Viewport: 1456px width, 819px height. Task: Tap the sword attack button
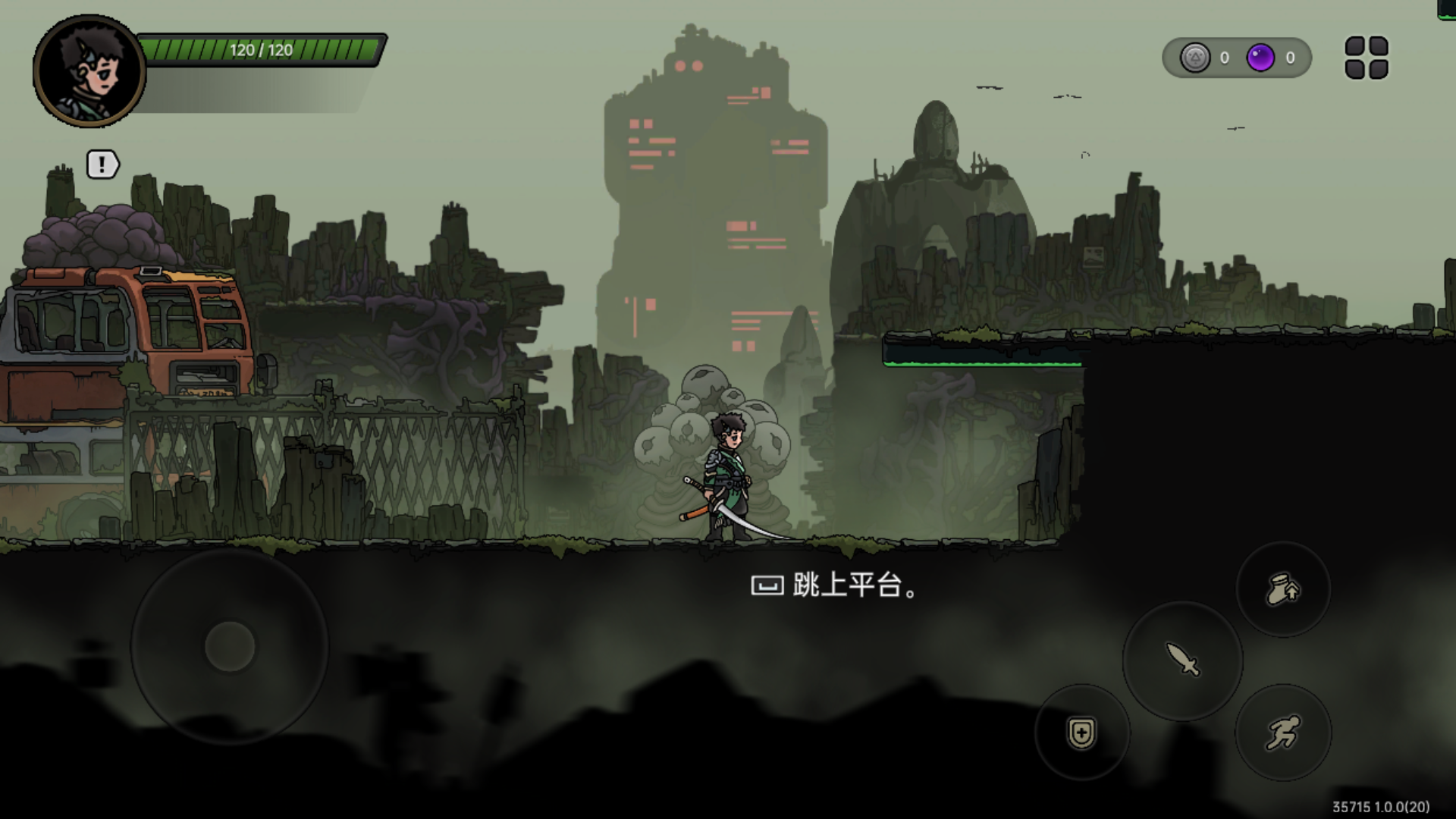pos(1182,660)
